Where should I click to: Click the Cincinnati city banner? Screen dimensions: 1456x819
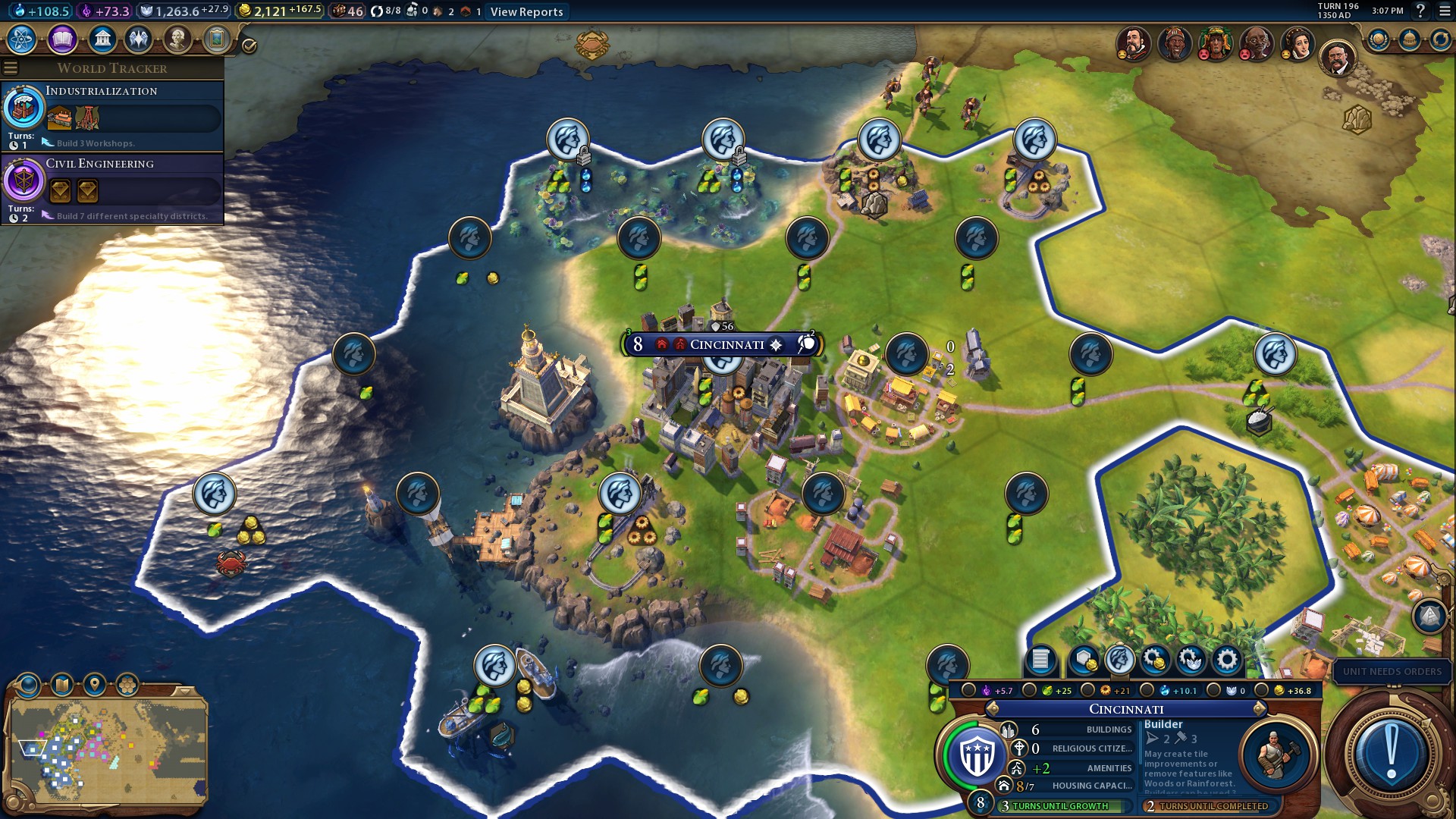pyautogui.click(x=726, y=345)
